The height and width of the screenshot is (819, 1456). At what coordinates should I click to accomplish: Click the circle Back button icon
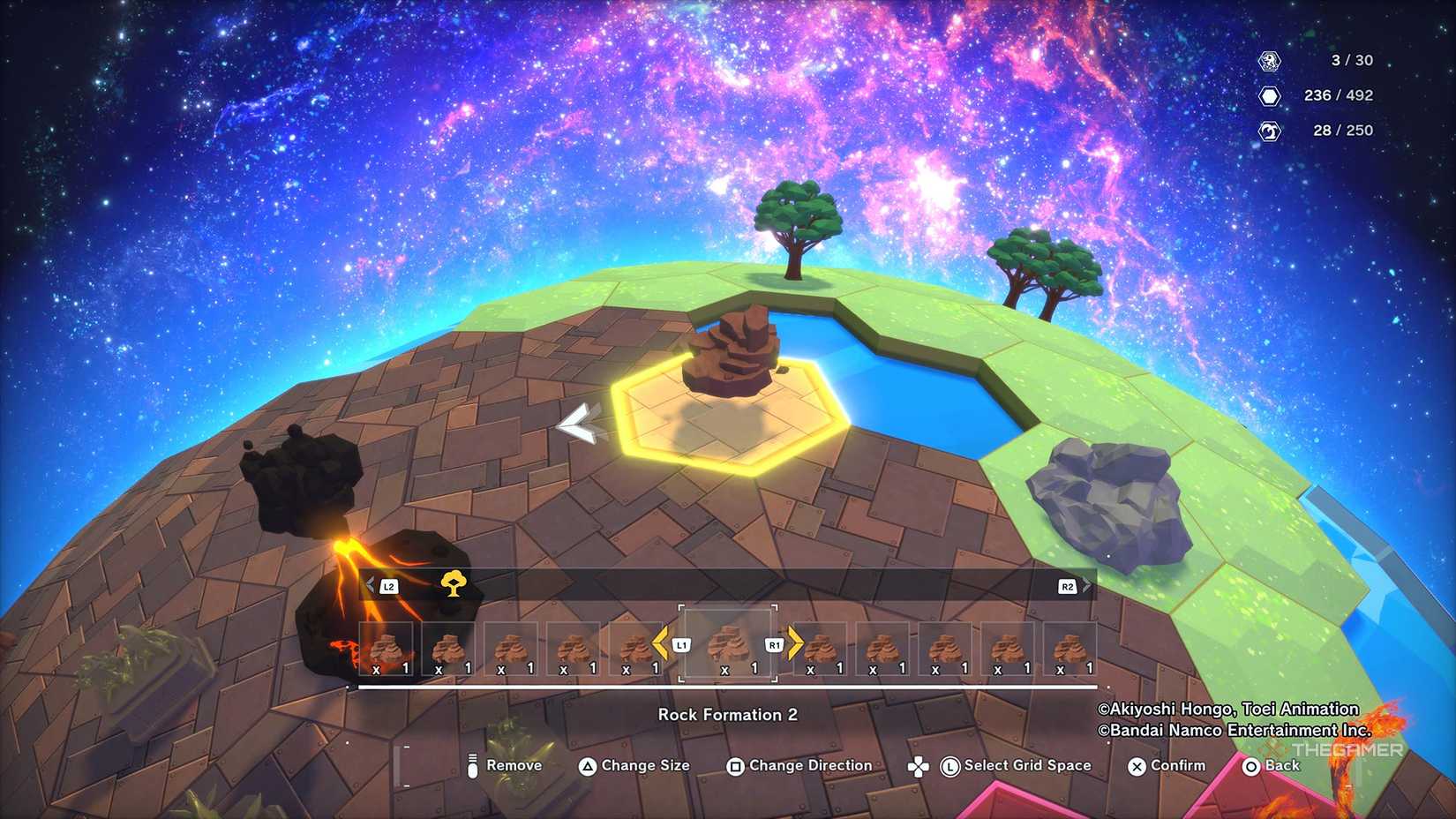pyautogui.click(x=1250, y=765)
